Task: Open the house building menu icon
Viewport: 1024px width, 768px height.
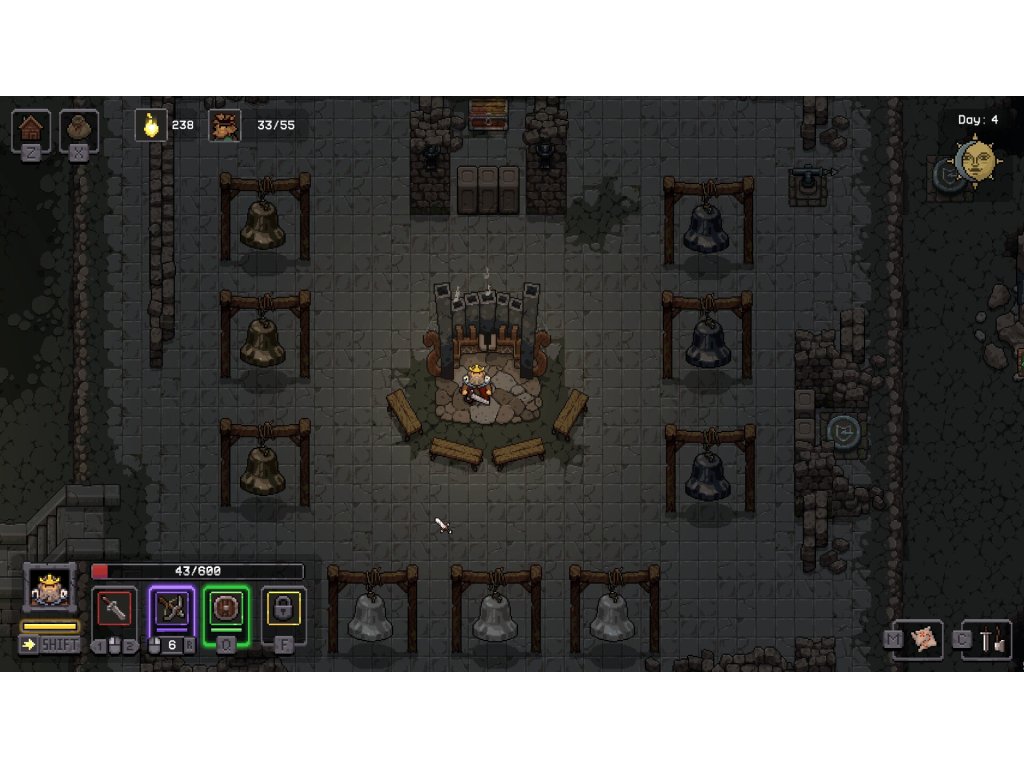Action: (x=31, y=127)
